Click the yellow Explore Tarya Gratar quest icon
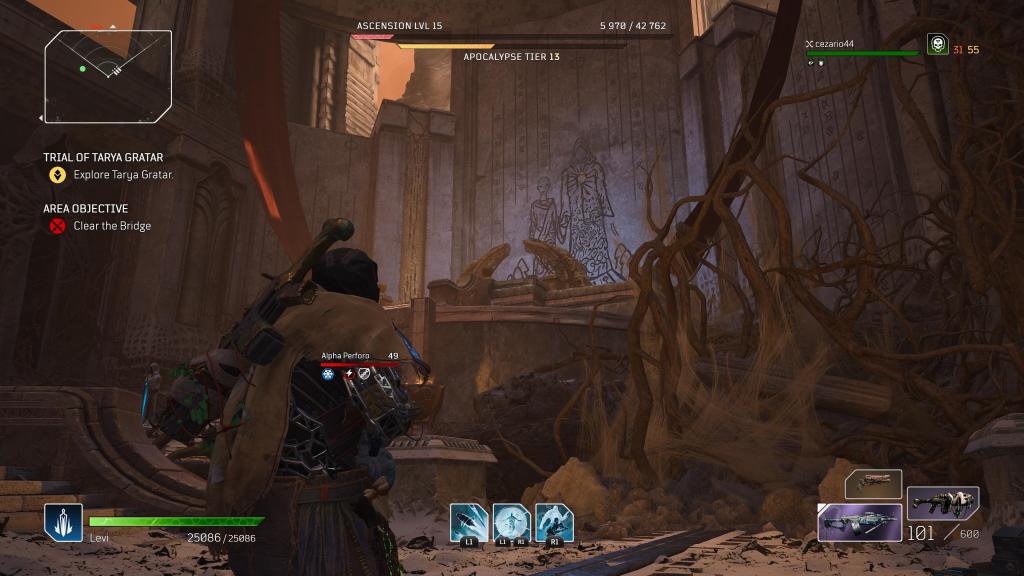The width and height of the screenshot is (1024, 576). point(58,175)
